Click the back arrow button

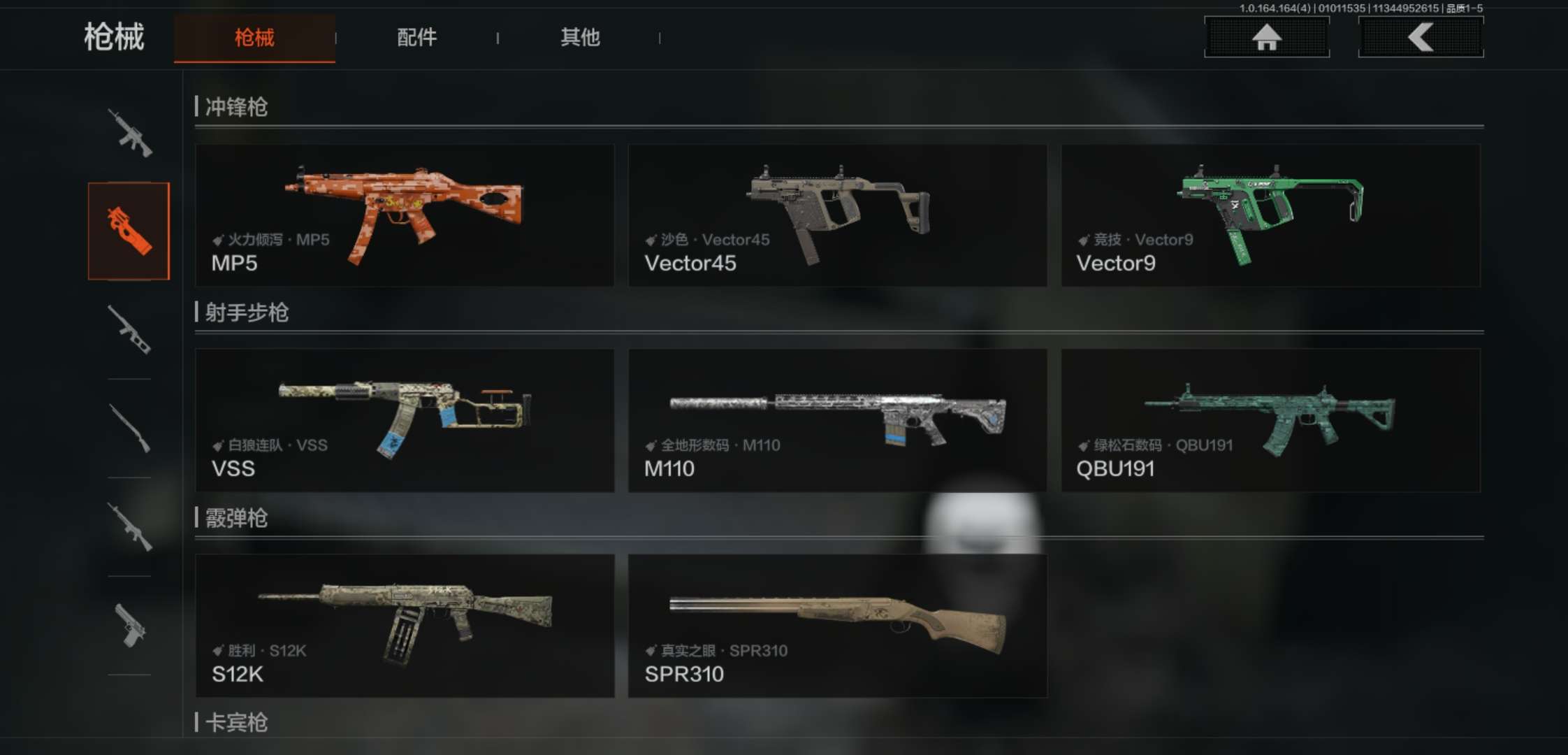(x=1421, y=37)
